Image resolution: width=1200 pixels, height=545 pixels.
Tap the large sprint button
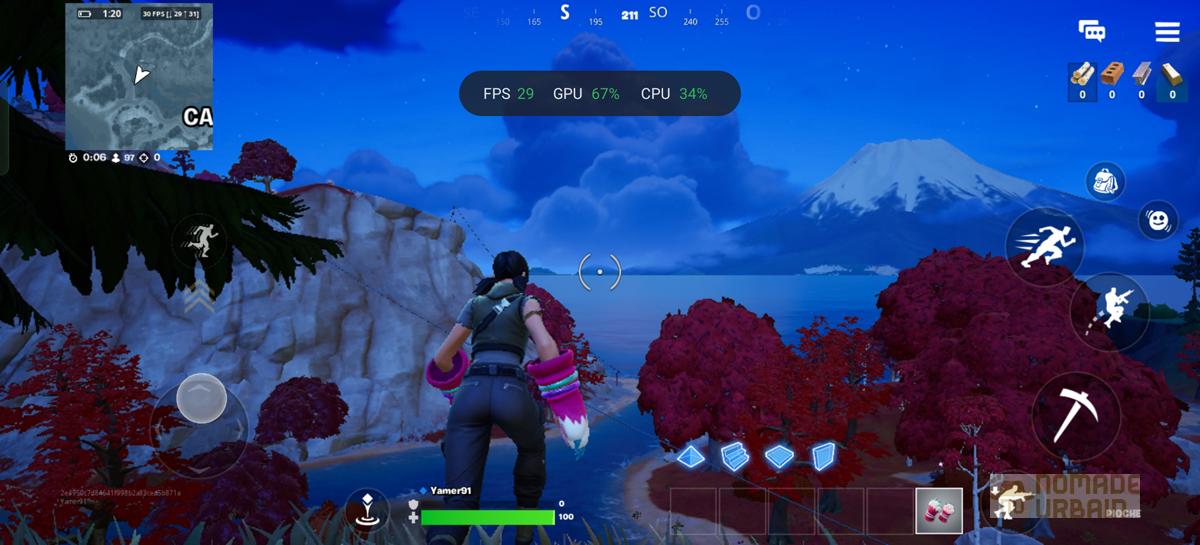click(1044, 247)
